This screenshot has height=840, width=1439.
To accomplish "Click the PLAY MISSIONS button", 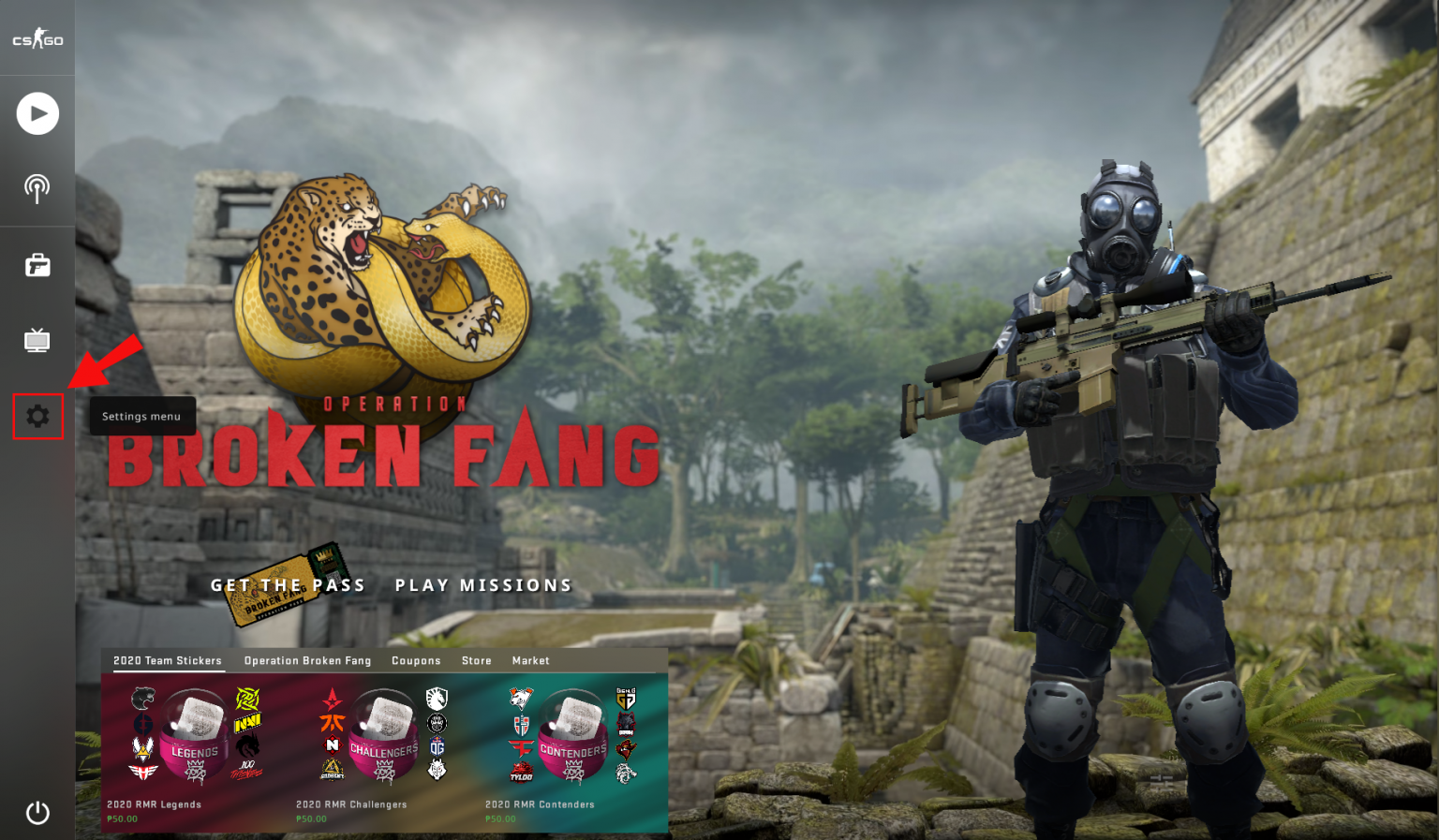I will (x=483, y=584).
